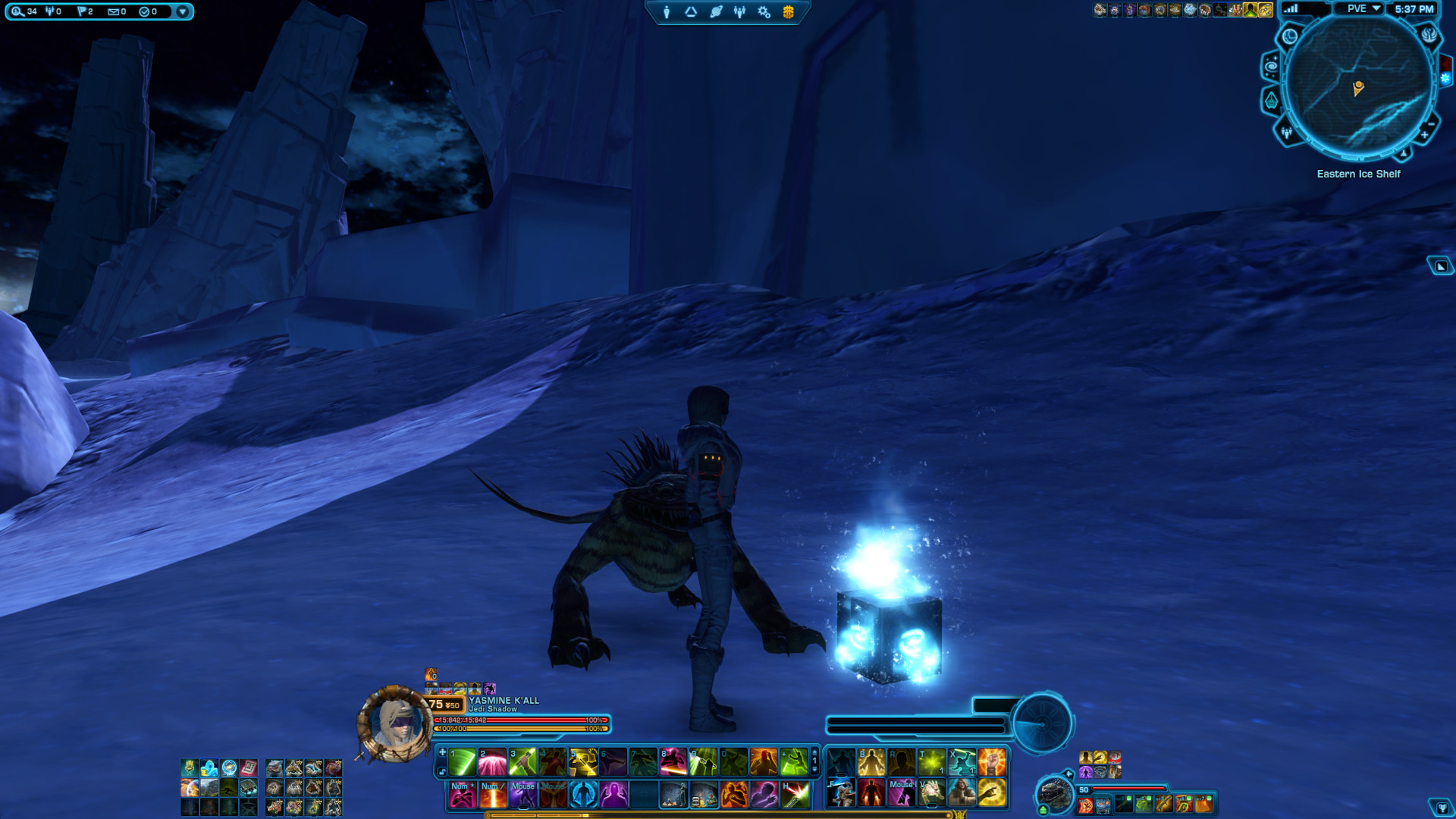
Task: Zoom out the minimap with the minus button
Action: click(1430, 124)
